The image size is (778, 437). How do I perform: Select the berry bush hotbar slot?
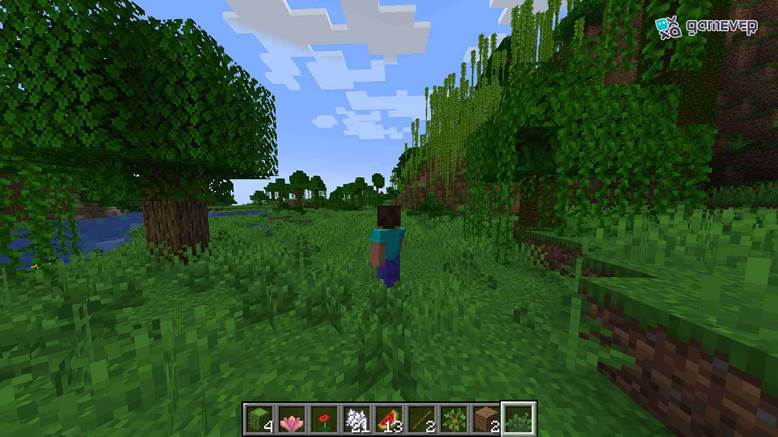454,419
